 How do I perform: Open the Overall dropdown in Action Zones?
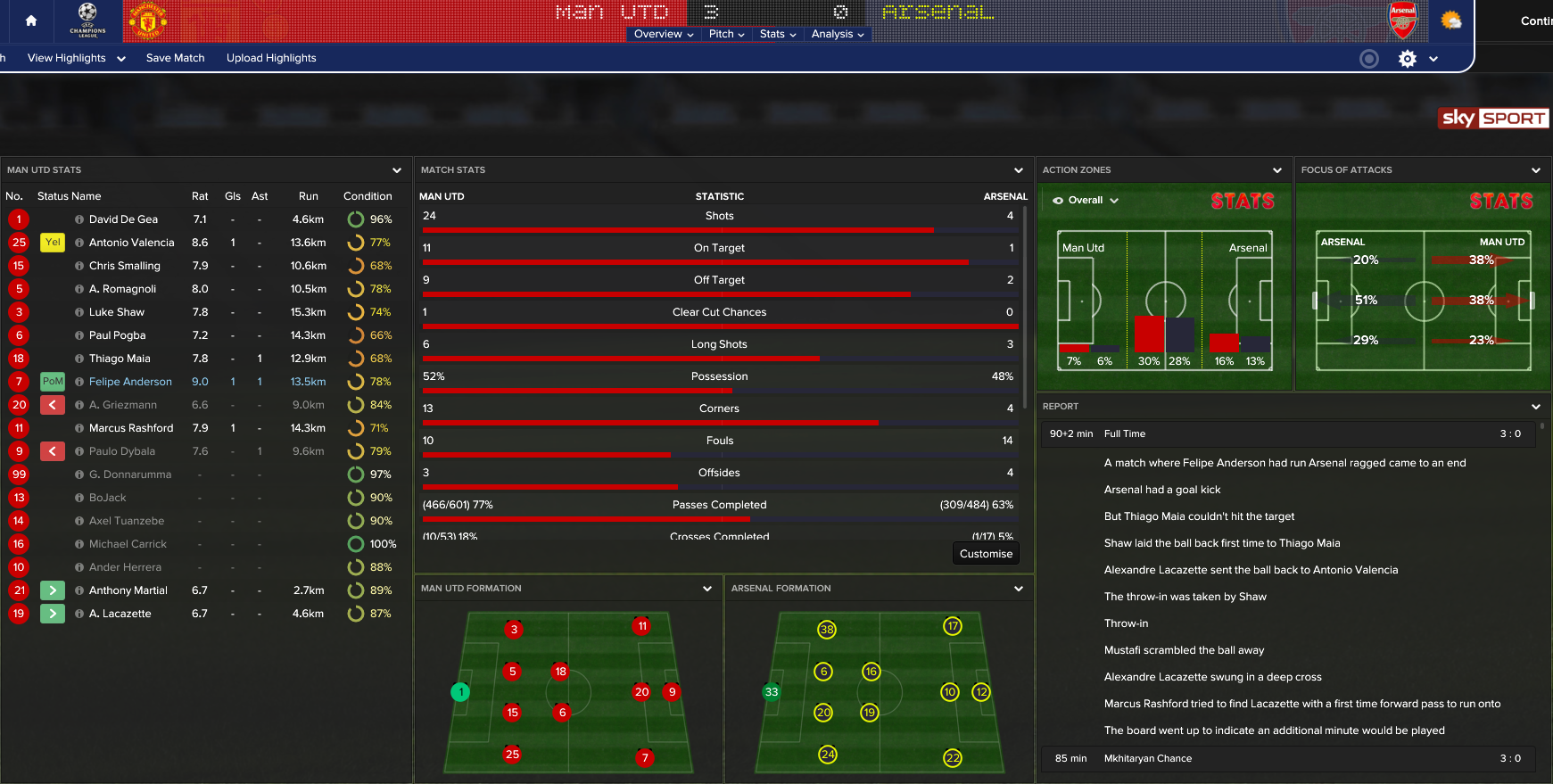click(1084, 200)
